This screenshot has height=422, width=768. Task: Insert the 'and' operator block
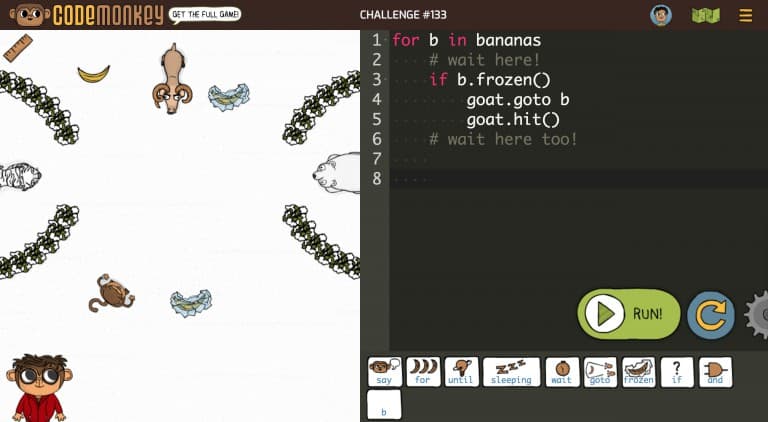[715, 372]
